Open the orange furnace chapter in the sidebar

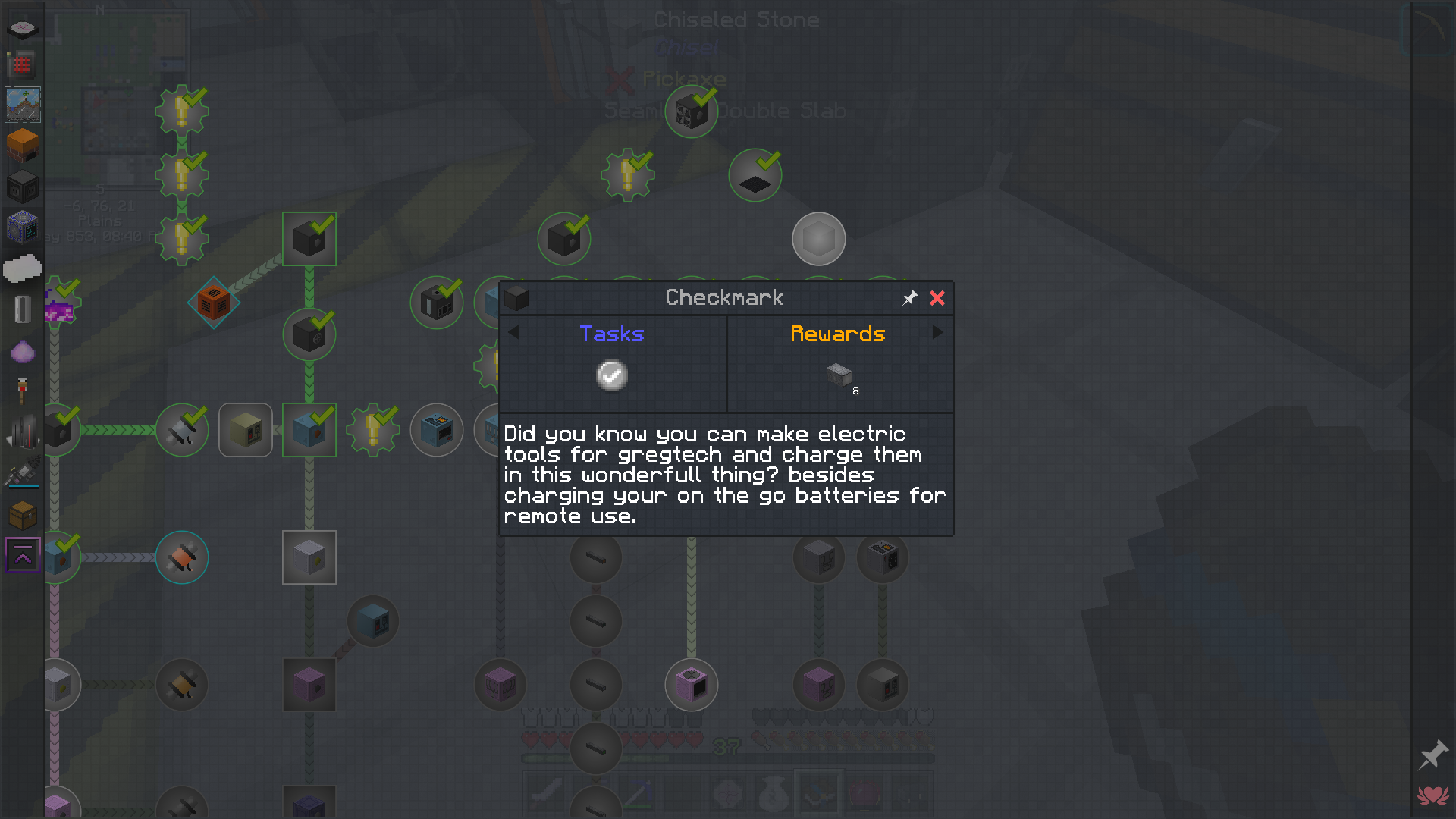(x=22, y=144)
